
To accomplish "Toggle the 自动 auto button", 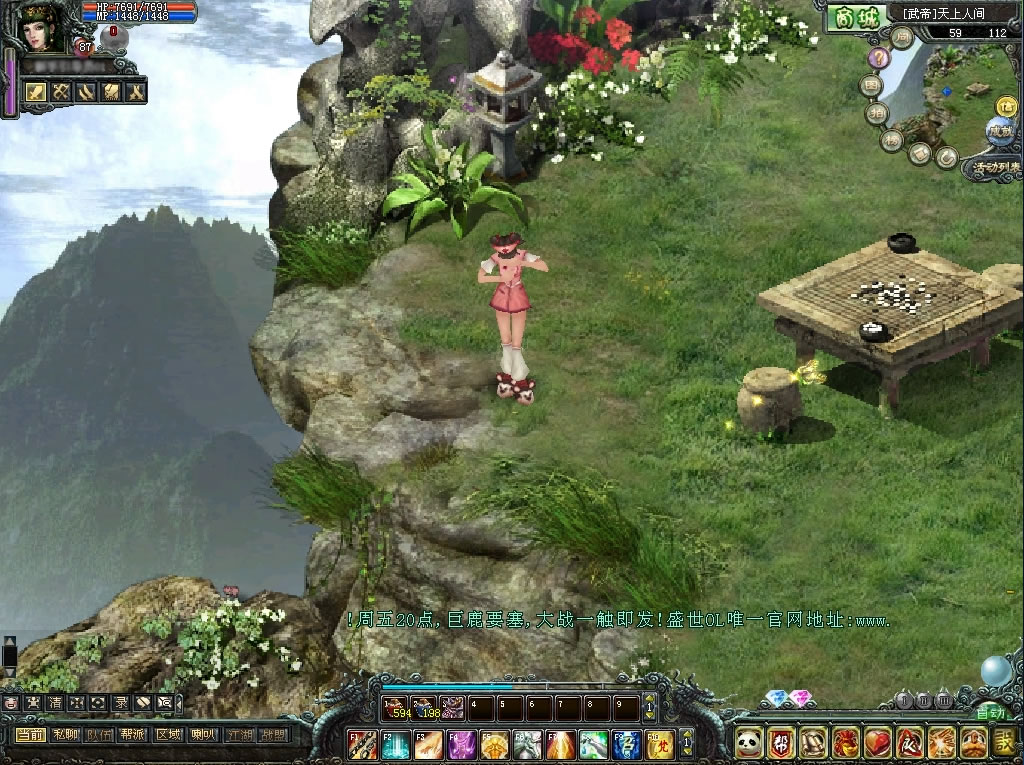I will 990,712.
